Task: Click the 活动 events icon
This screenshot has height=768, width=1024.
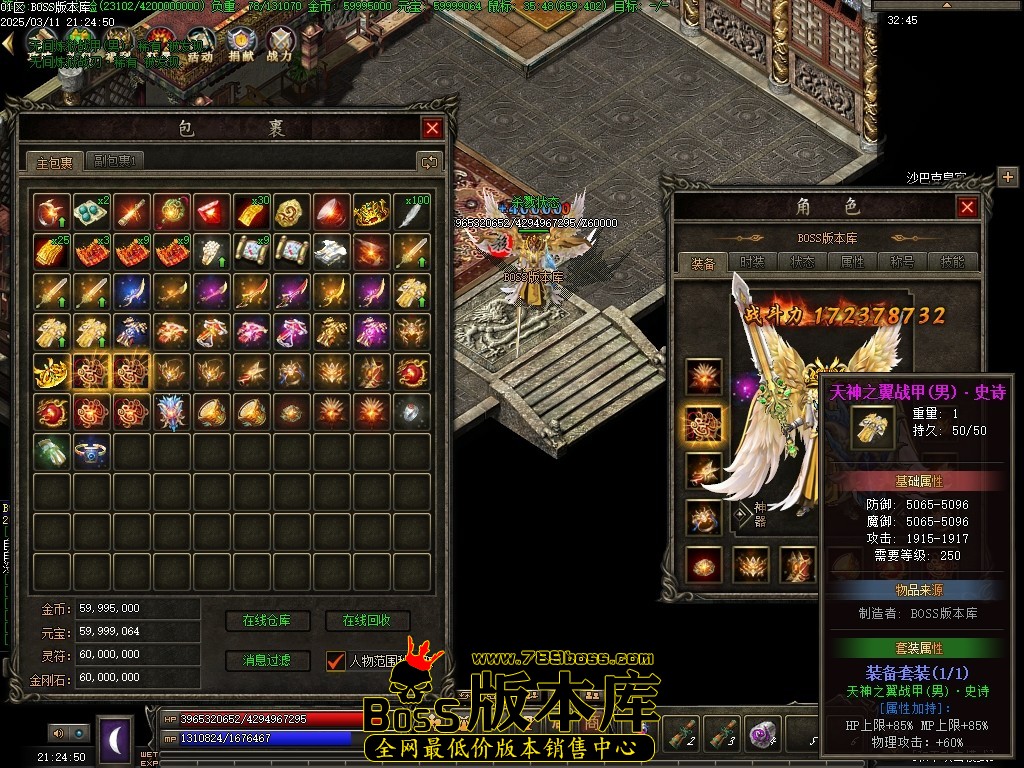Action: [199, 46]
